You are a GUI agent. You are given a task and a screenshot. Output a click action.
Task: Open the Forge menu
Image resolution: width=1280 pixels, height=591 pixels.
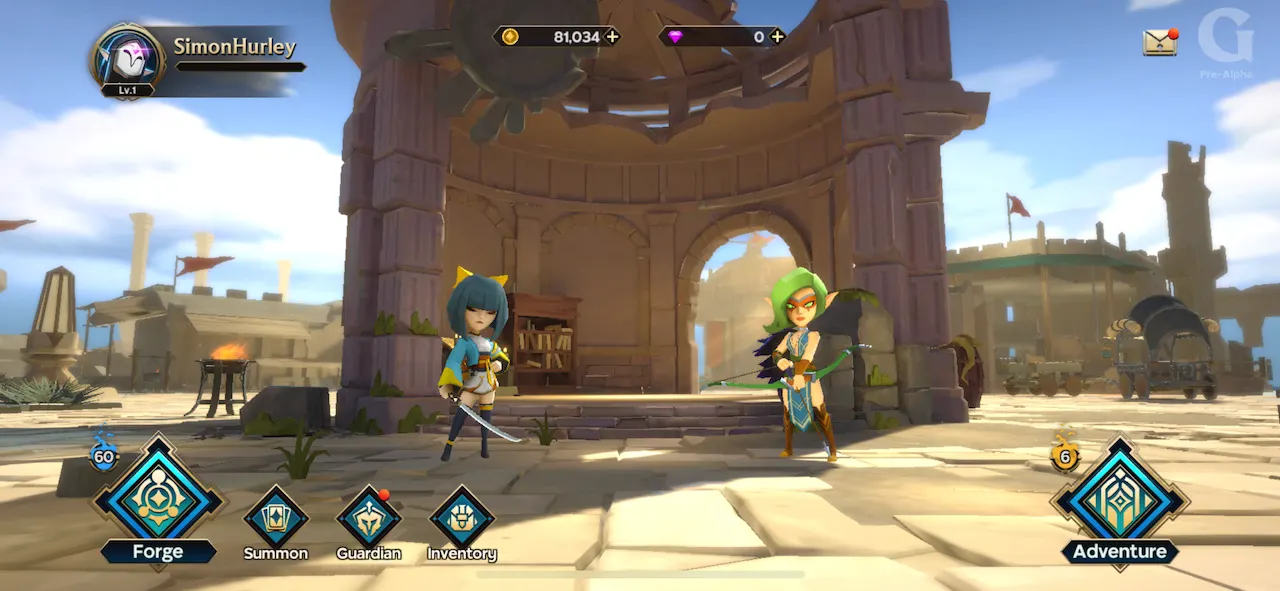158,498
